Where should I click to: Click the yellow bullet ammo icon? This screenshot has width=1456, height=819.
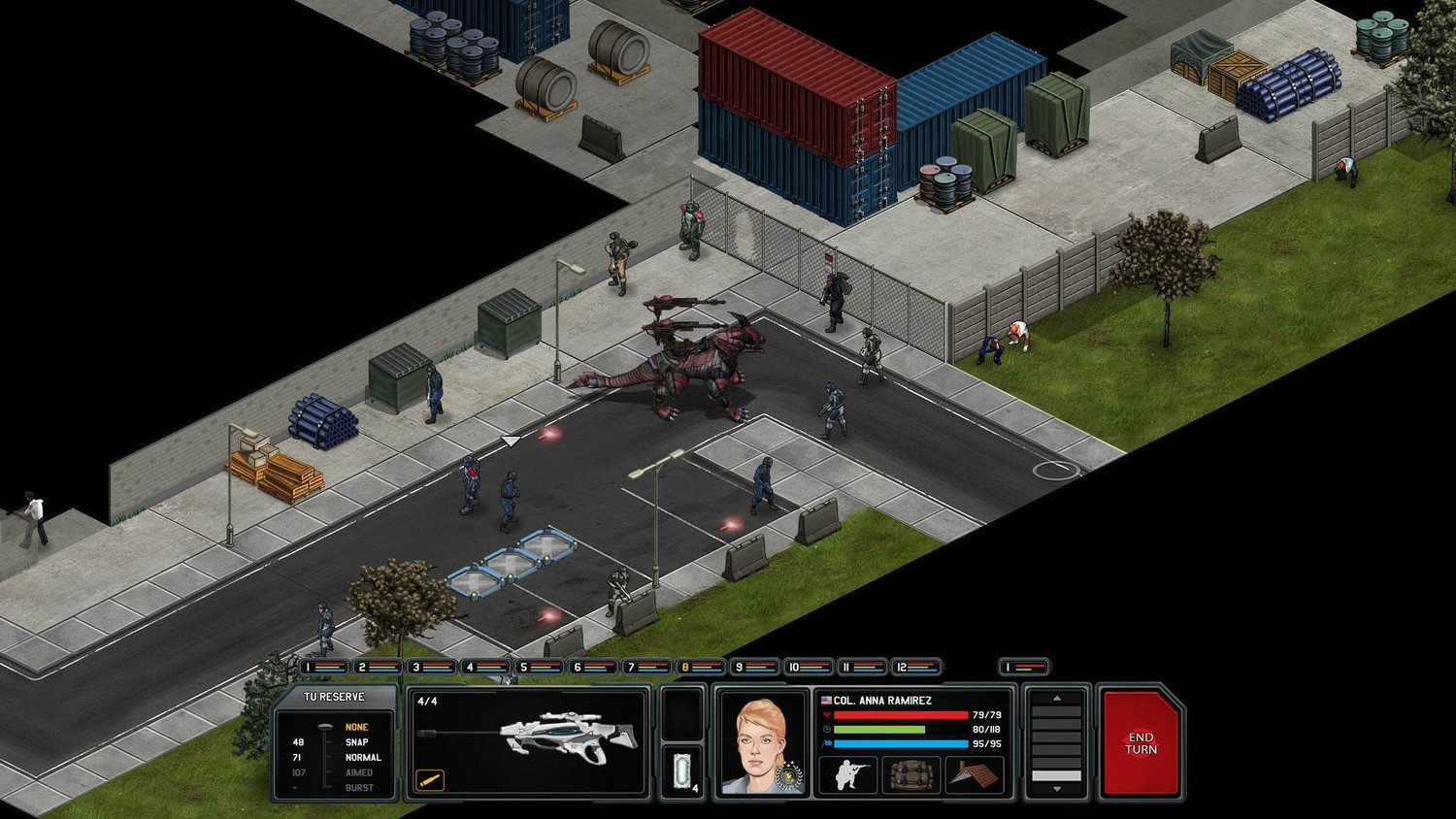(430, 779)
